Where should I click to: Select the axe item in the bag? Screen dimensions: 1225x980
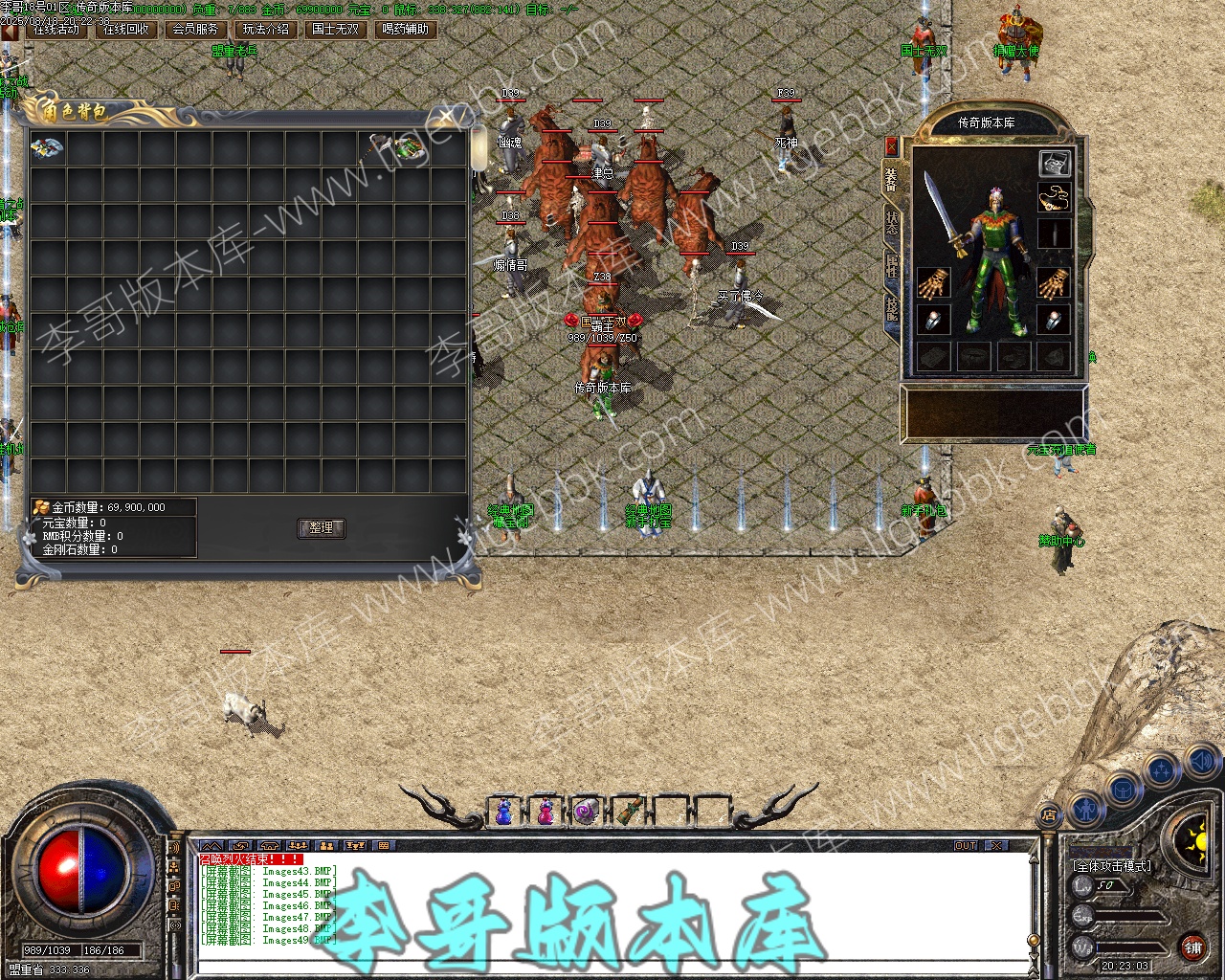click(x=376, y=146)
